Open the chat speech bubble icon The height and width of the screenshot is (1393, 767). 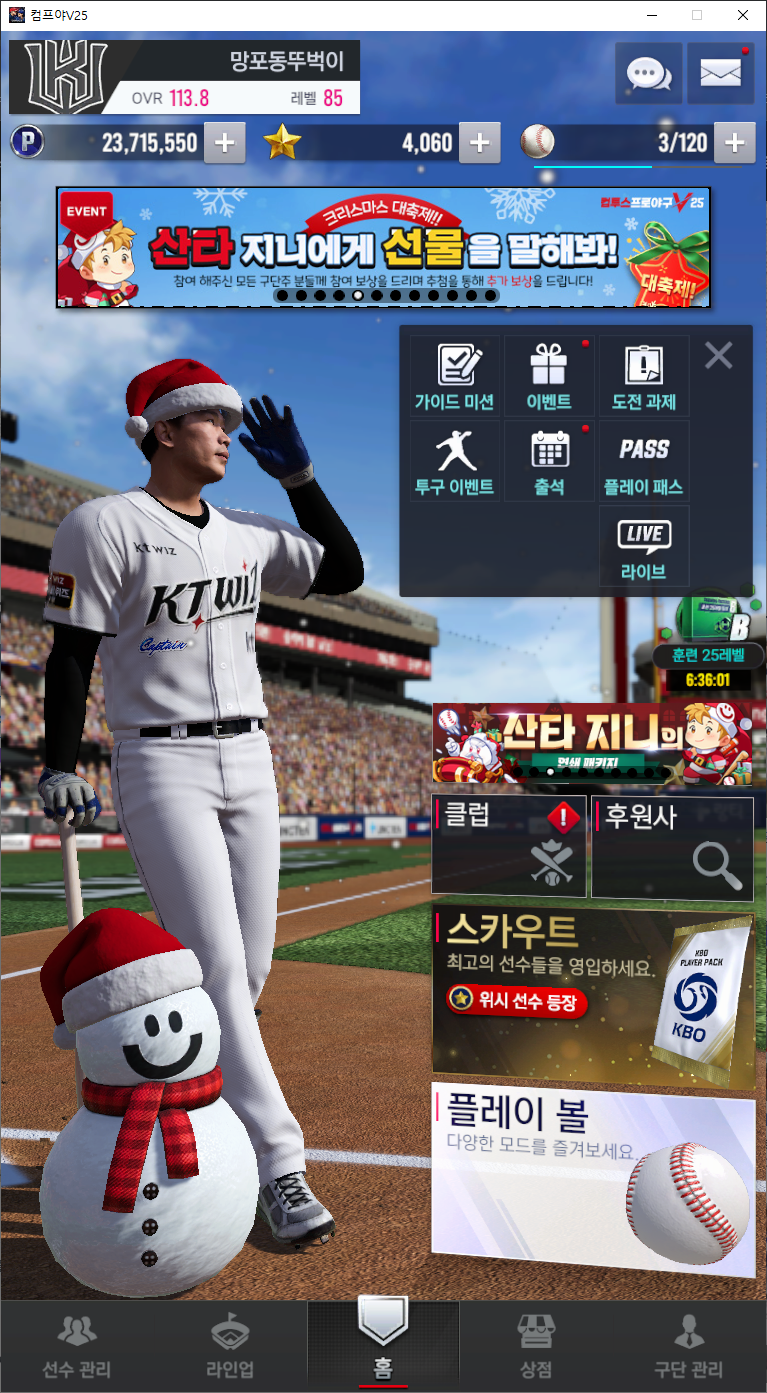click(x=649, y=73)
